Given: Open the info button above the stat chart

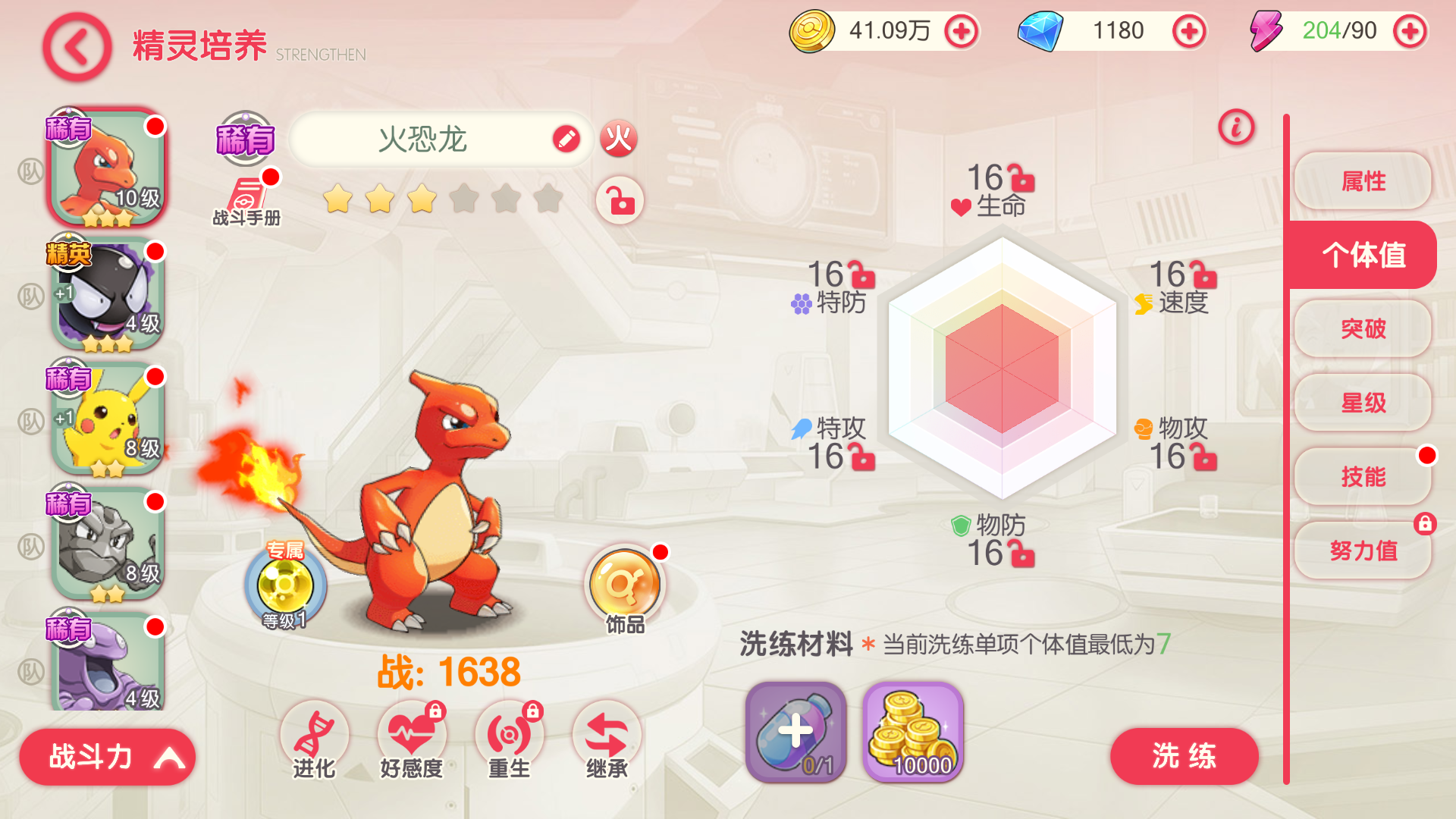Looking at the screenshot, I should click(x=1236, y=127).
